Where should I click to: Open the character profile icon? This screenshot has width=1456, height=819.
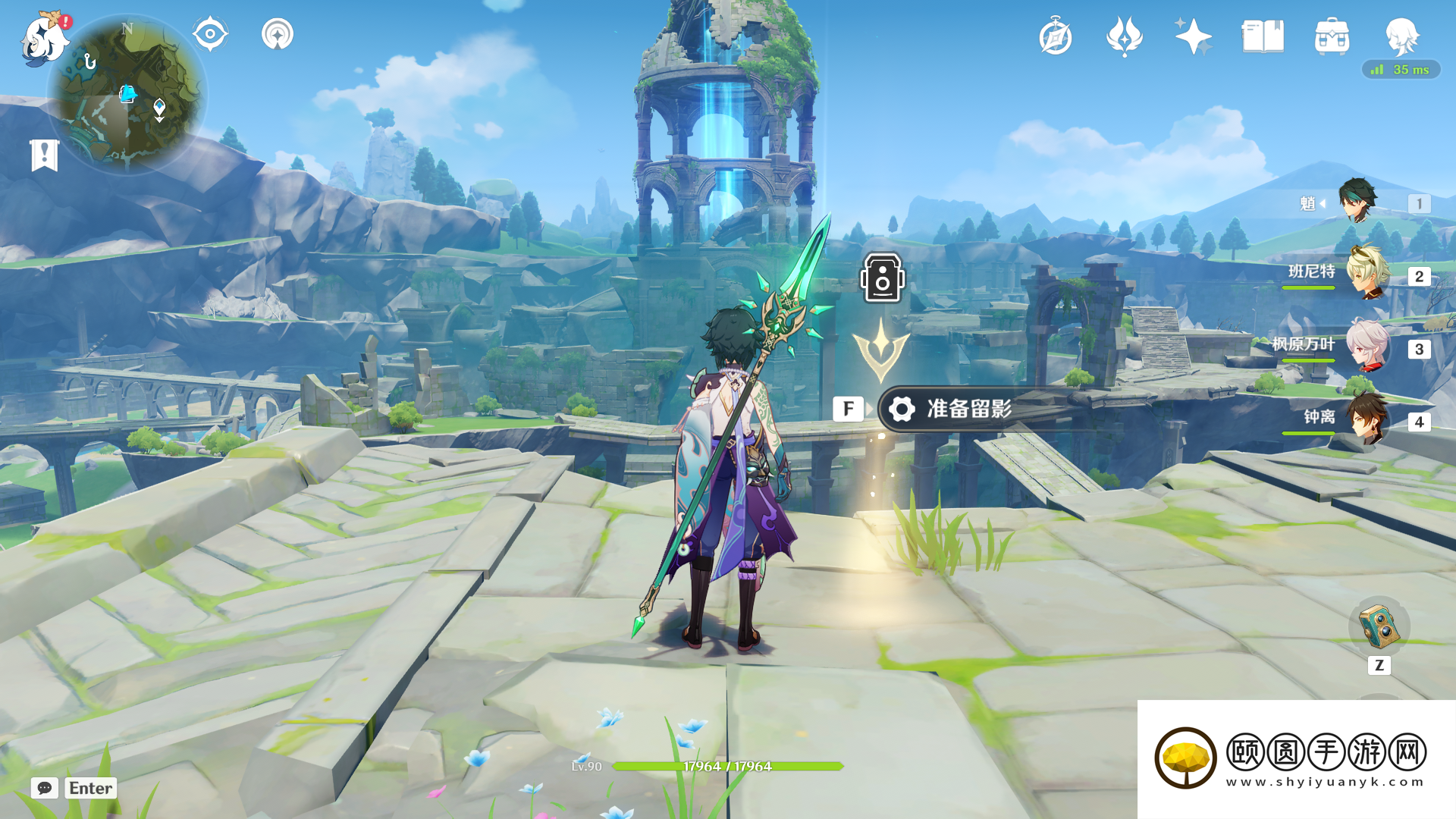click(x=1401, y=35)
